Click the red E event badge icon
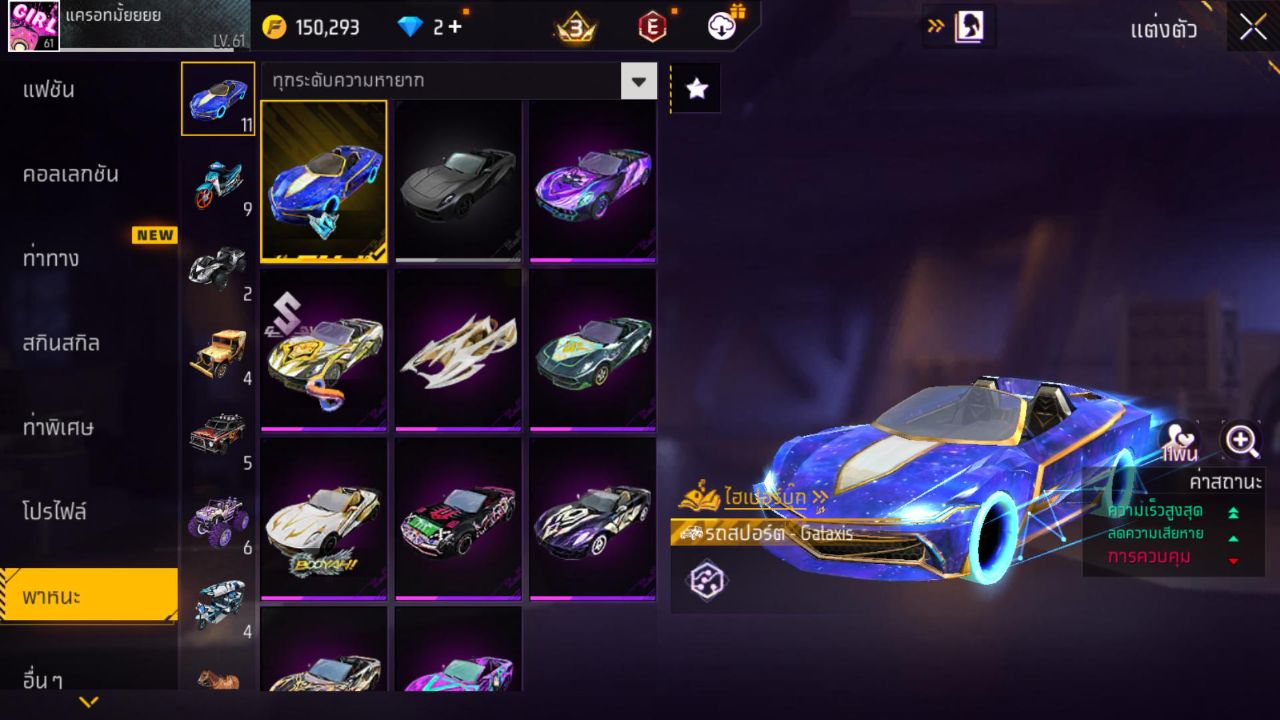 click(652, 27)
